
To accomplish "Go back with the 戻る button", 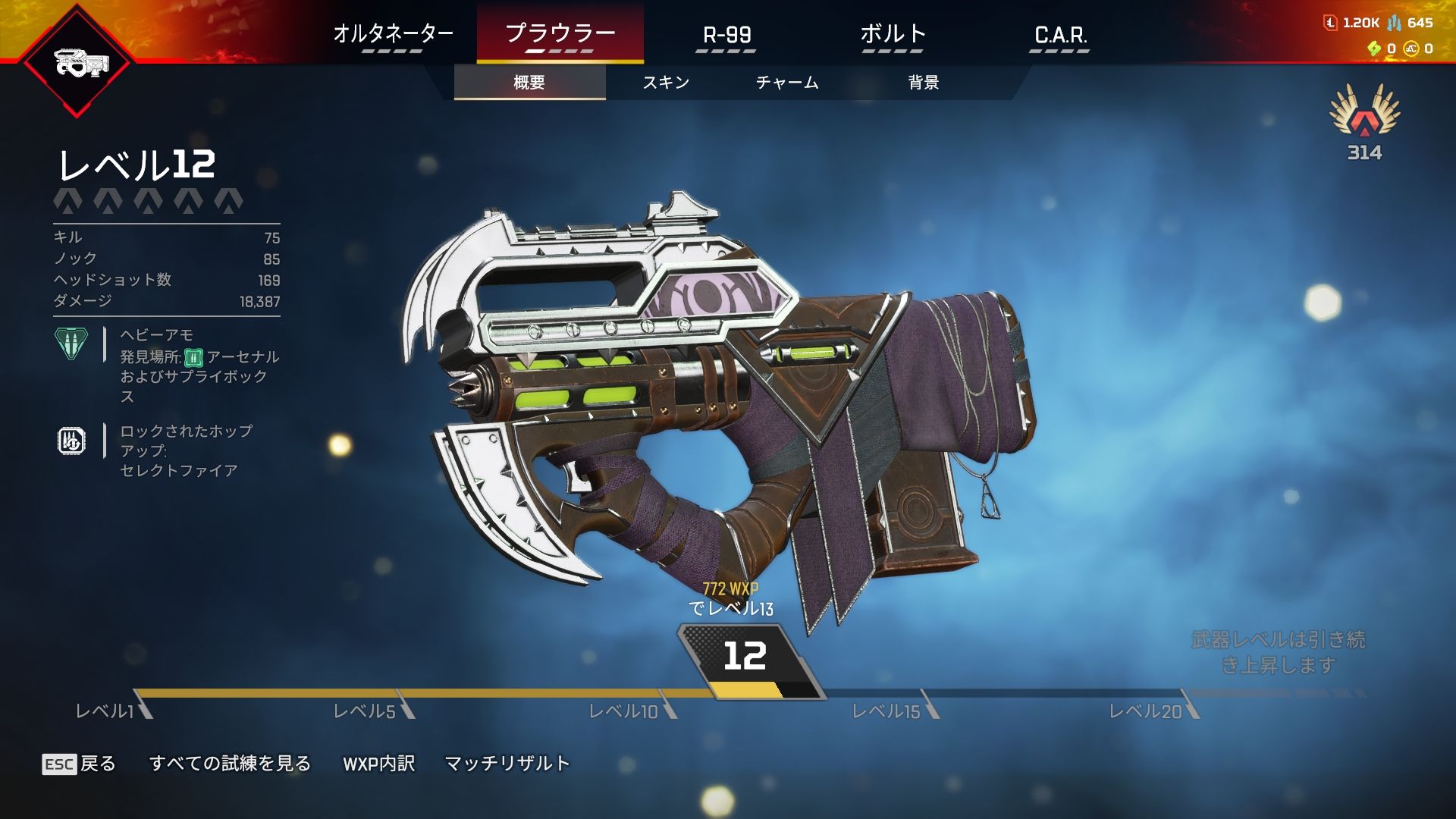I will click(80, 764).
